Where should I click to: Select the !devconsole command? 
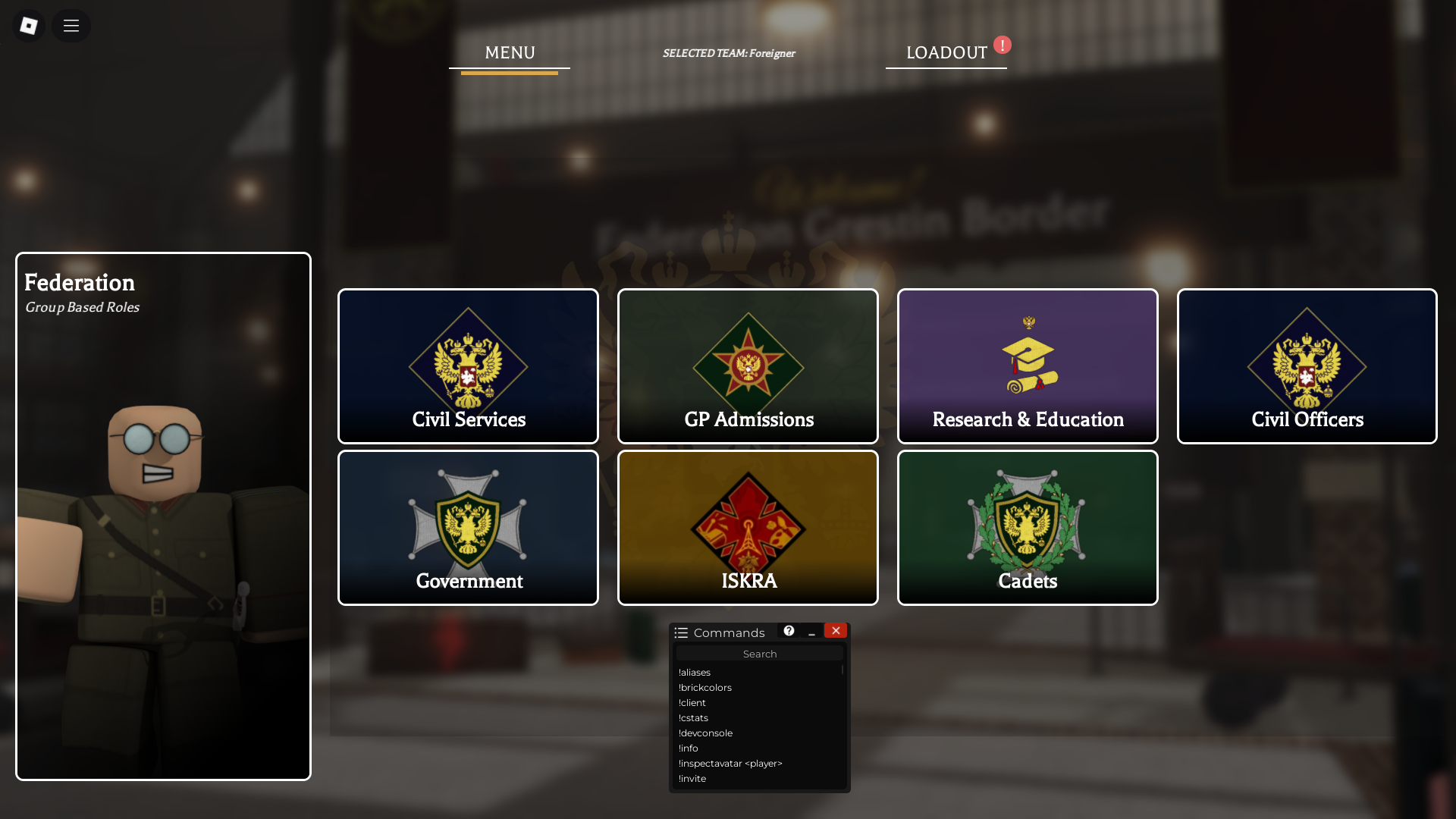[x=705, y=733]
